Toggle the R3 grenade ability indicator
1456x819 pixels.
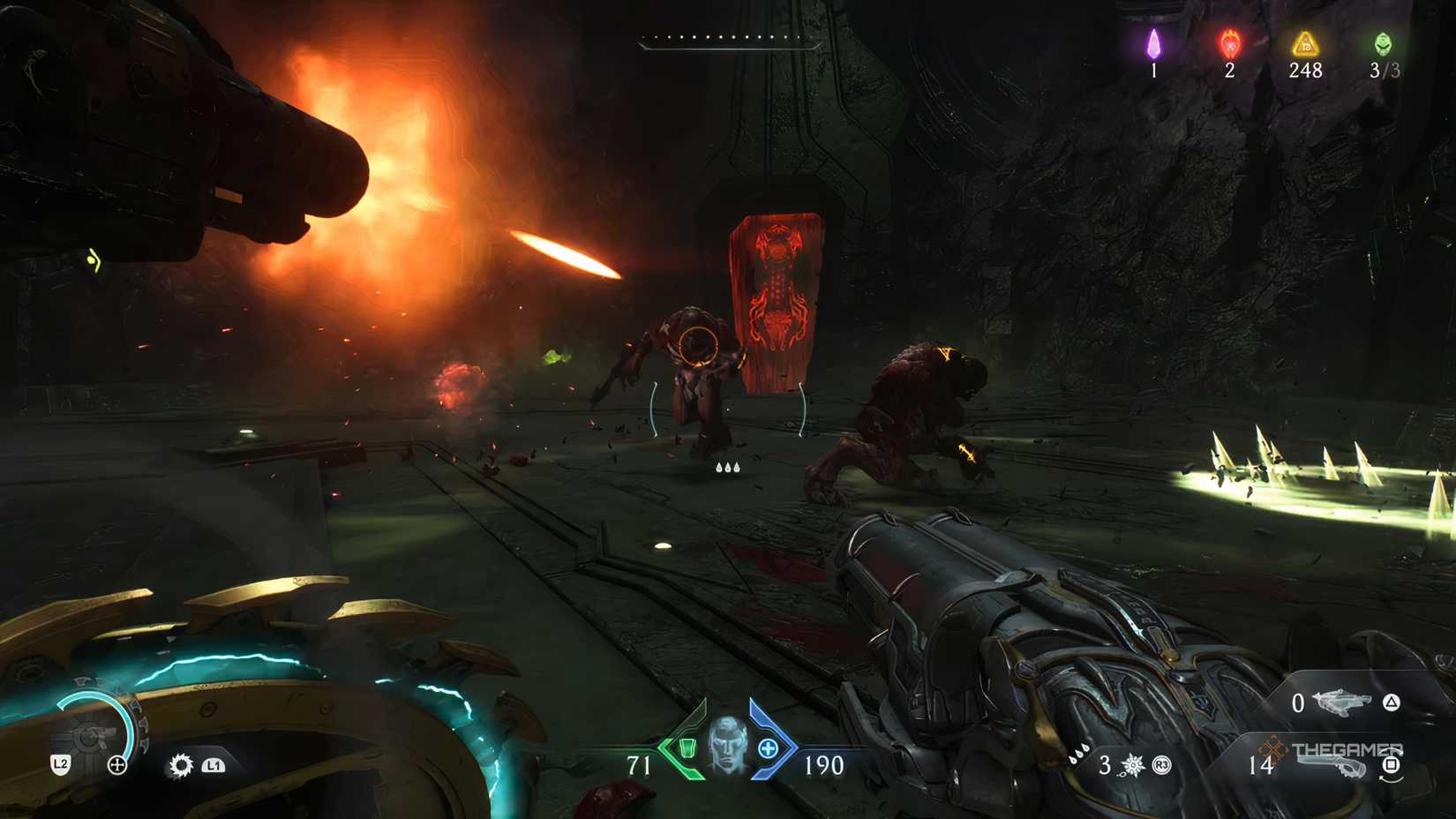coord(1161,766)
